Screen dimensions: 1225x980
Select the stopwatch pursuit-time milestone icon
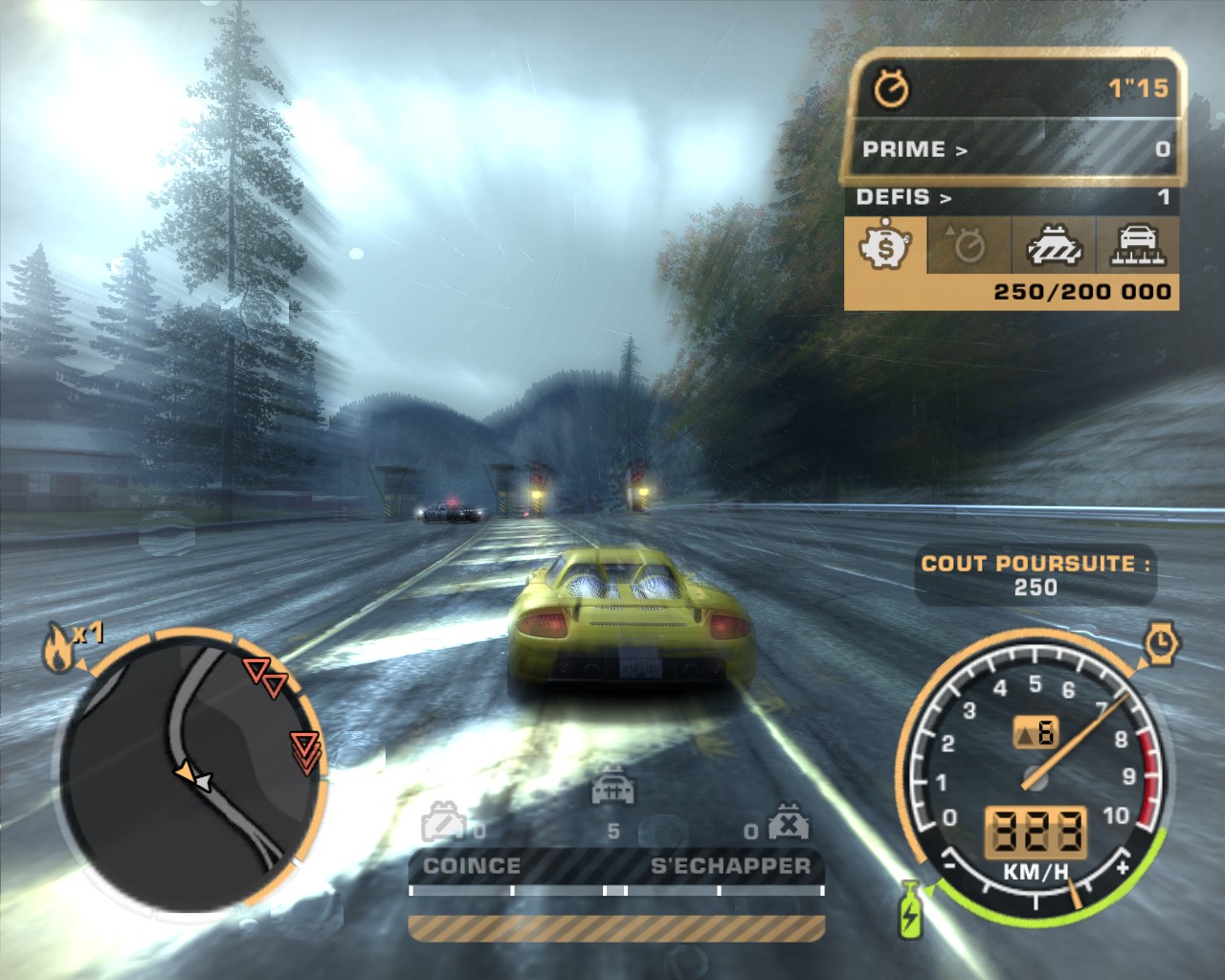coord(969,246)
